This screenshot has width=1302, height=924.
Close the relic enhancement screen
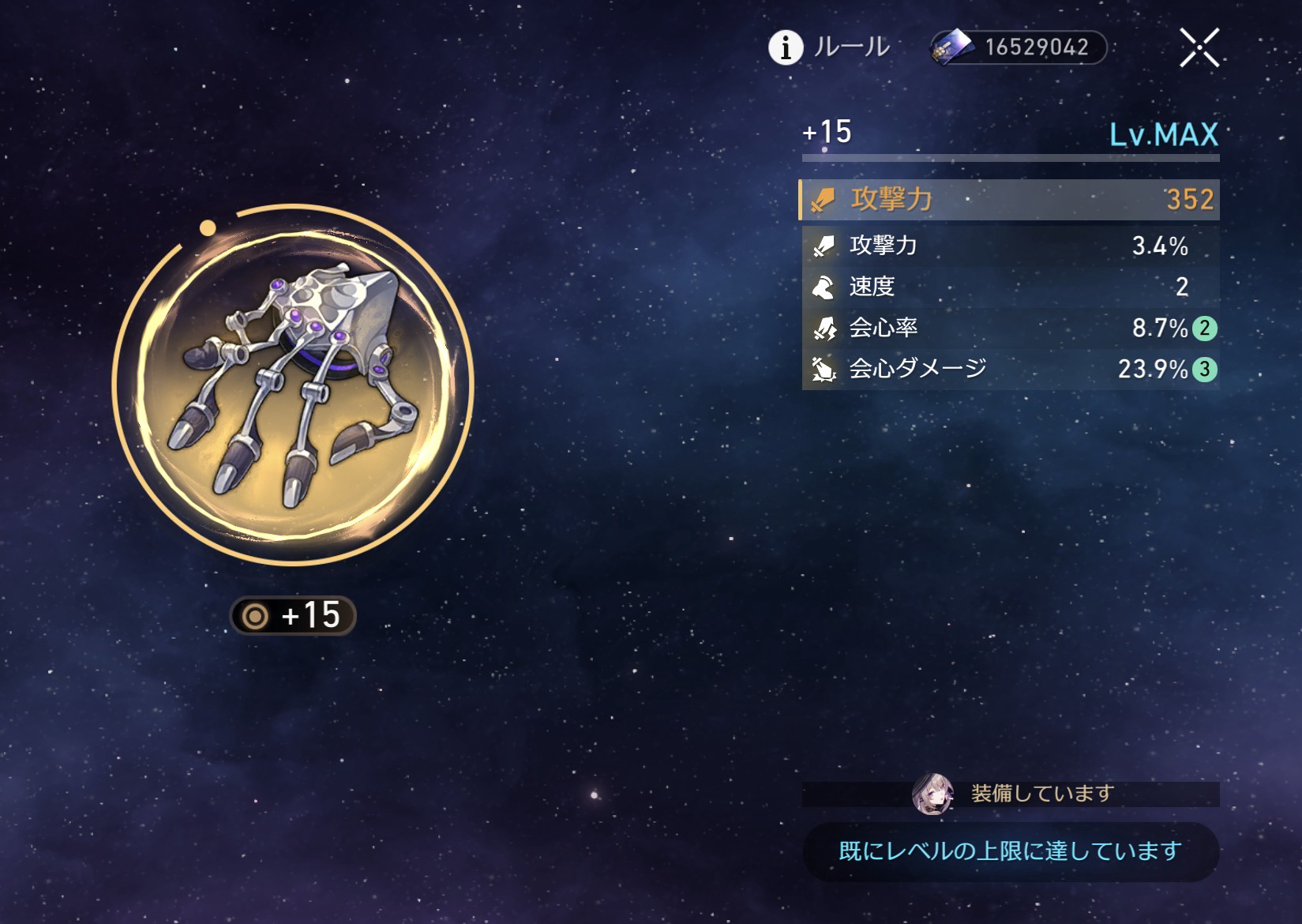click(1199, 47)
